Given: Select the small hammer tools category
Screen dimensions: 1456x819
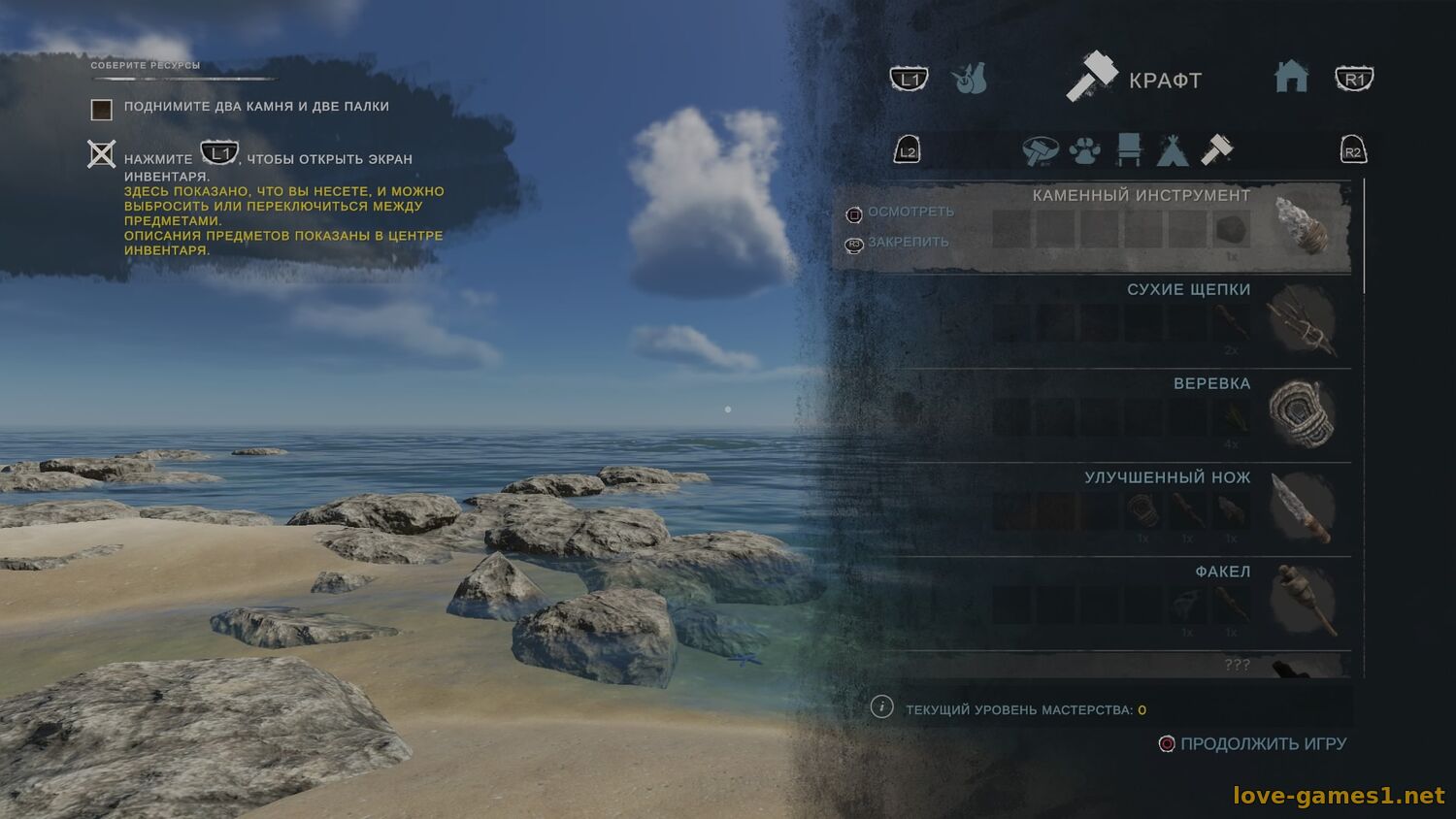Looking at the screenshot, I should [1216, 149].
